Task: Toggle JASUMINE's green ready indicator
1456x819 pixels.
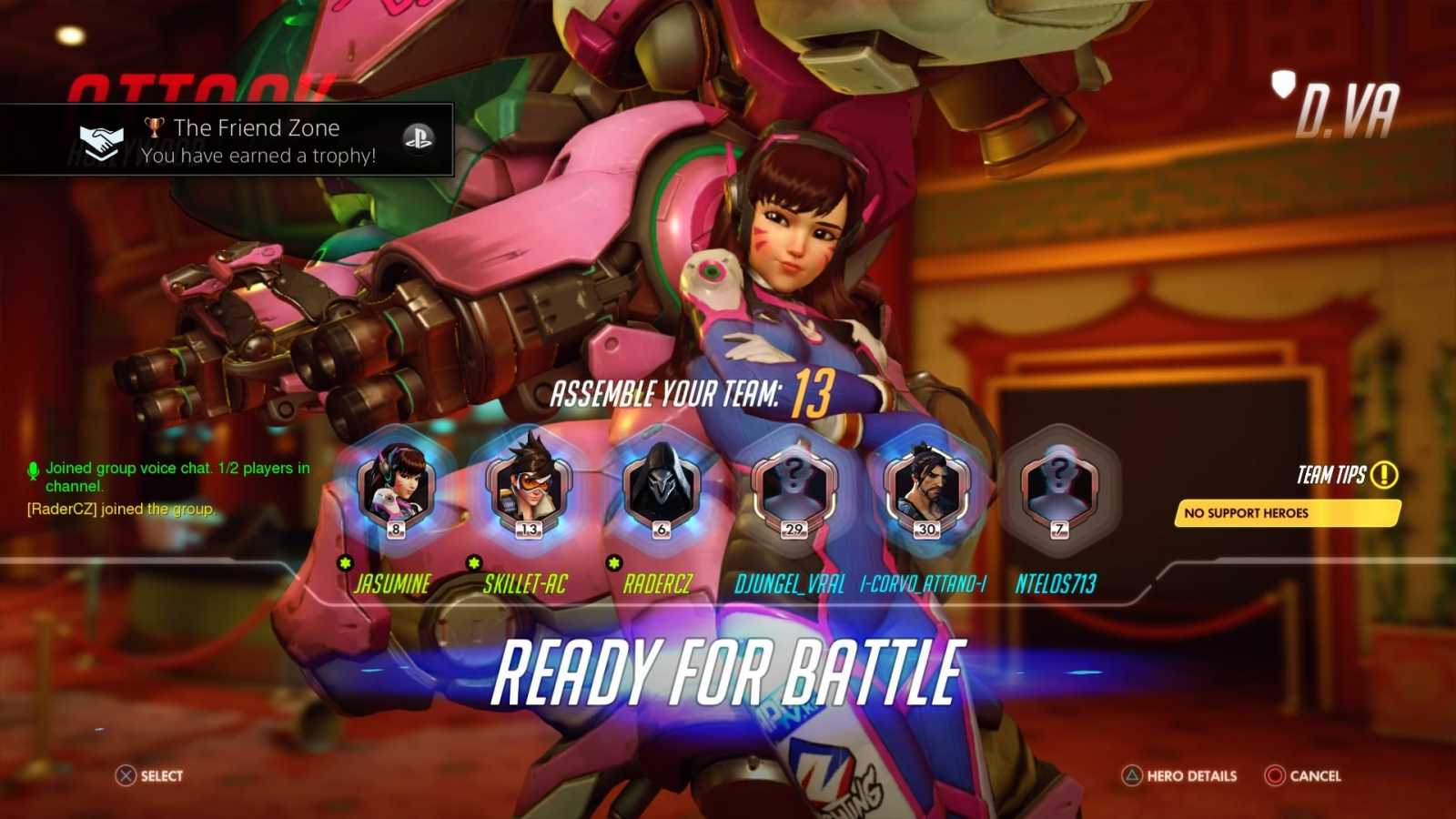Action: [346, 564]
